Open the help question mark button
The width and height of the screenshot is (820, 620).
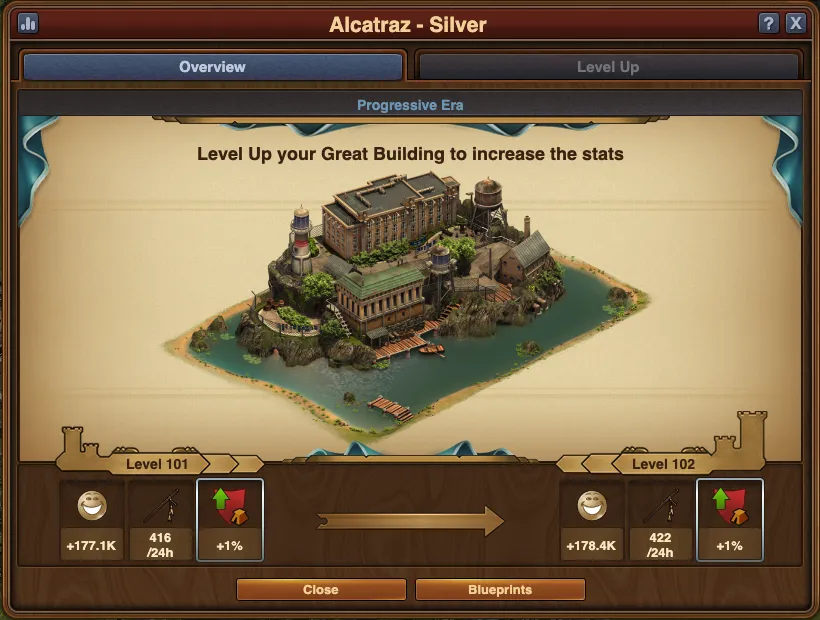point(769,23)
